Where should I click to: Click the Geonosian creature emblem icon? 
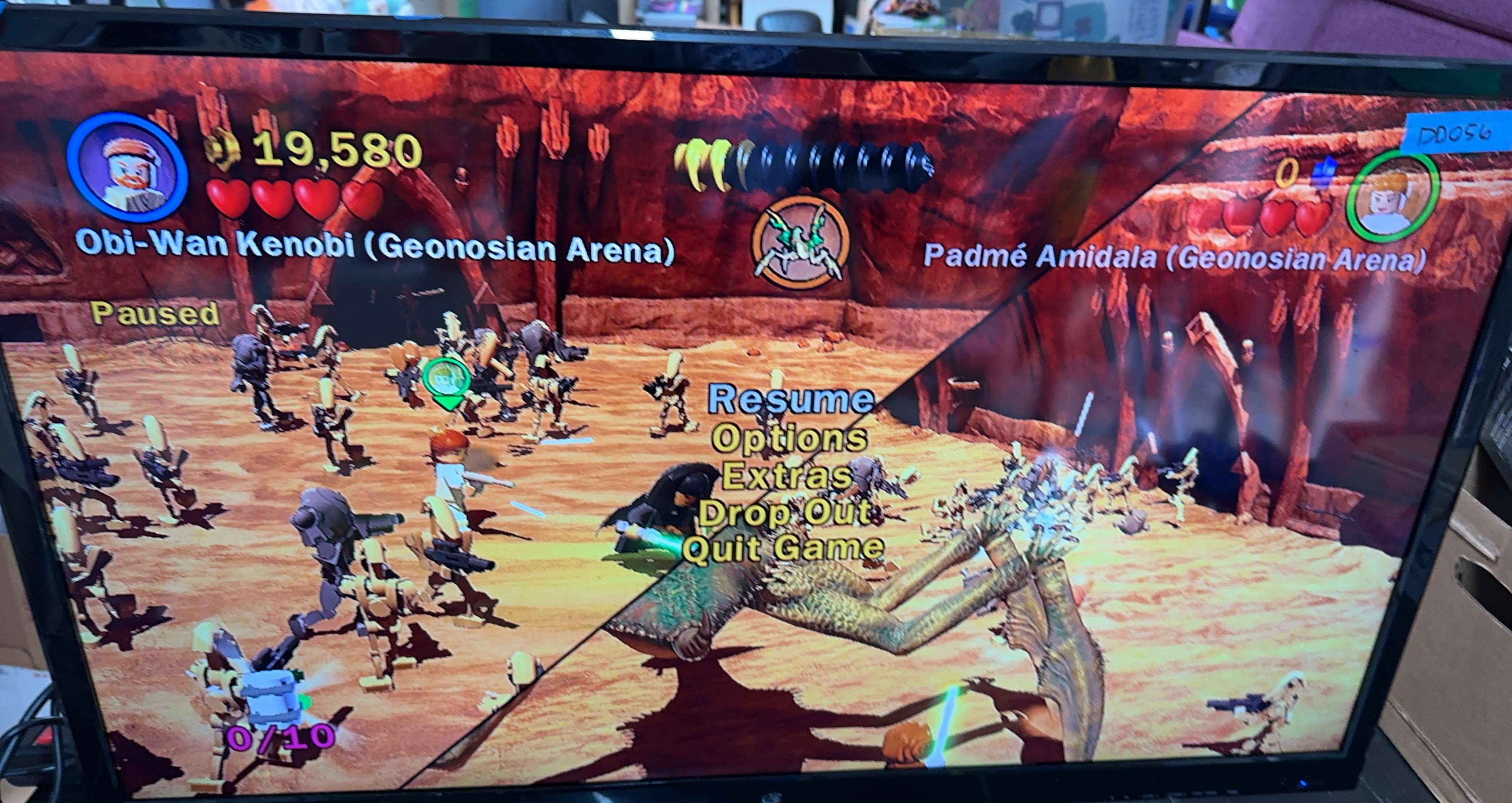(800, 246)
